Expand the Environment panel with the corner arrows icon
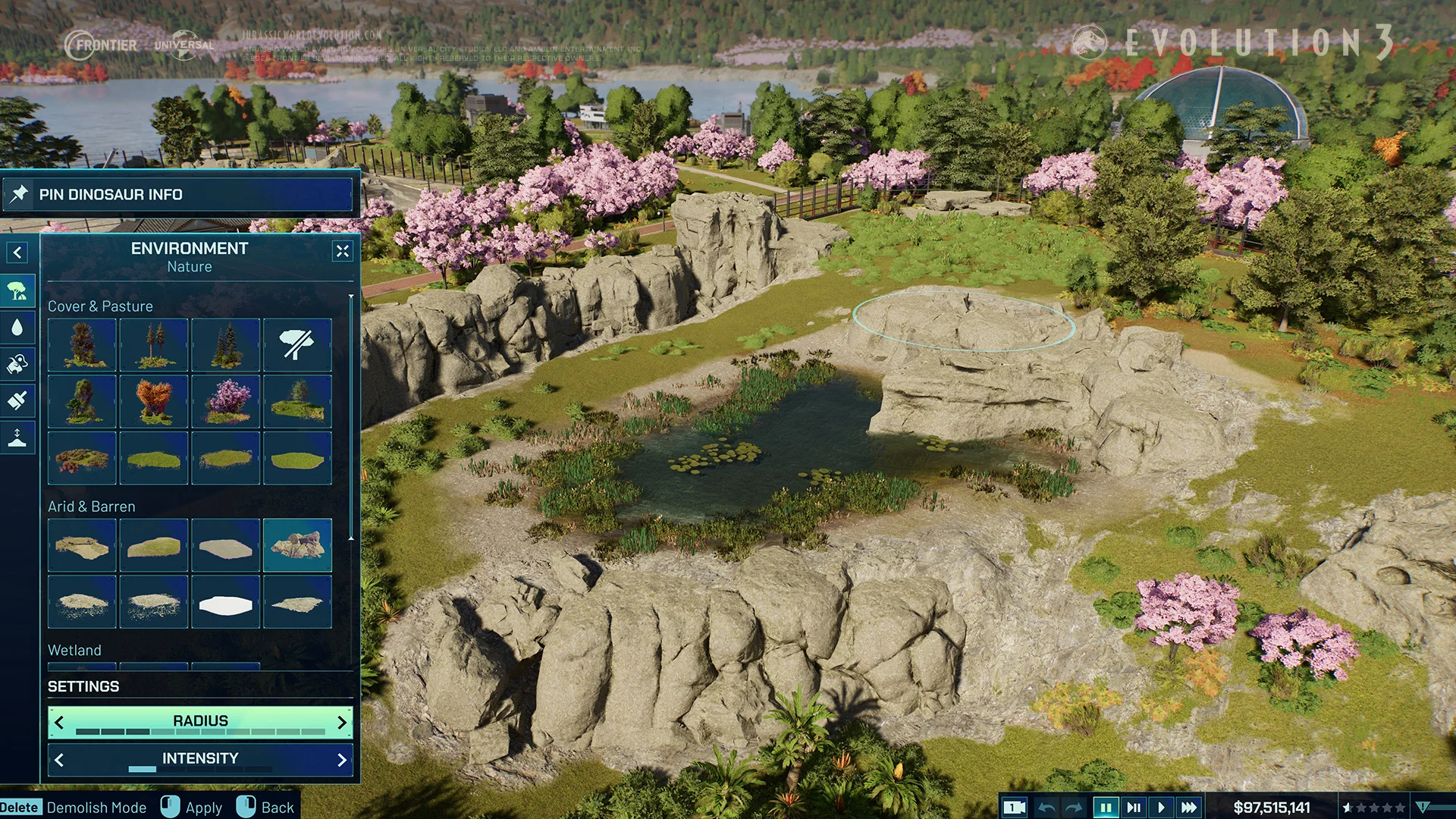This screenshot has width=1456, height=819. click(x=343, y=251)
